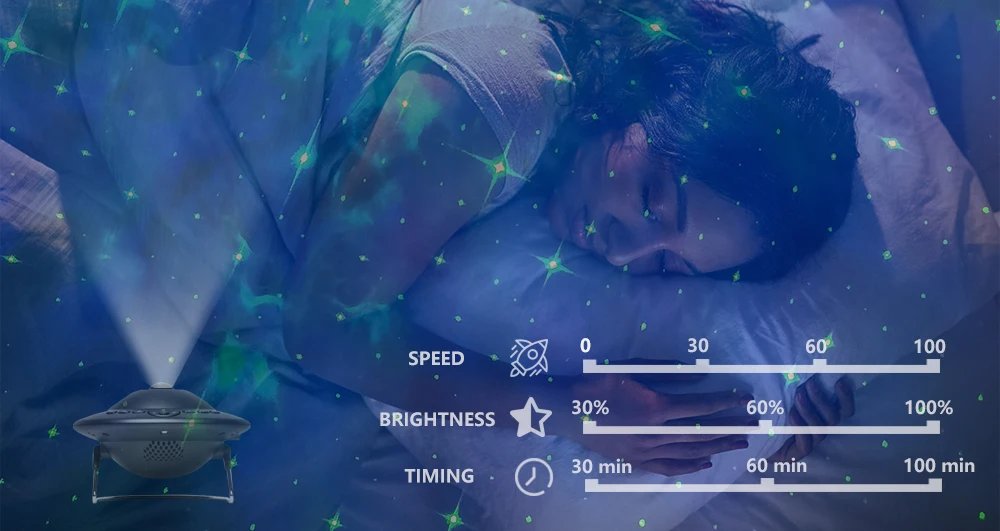Click the clock icon next to Timing
This screenshot has height=531, width=1000.
pyautogui.click(x=533, y=476)
